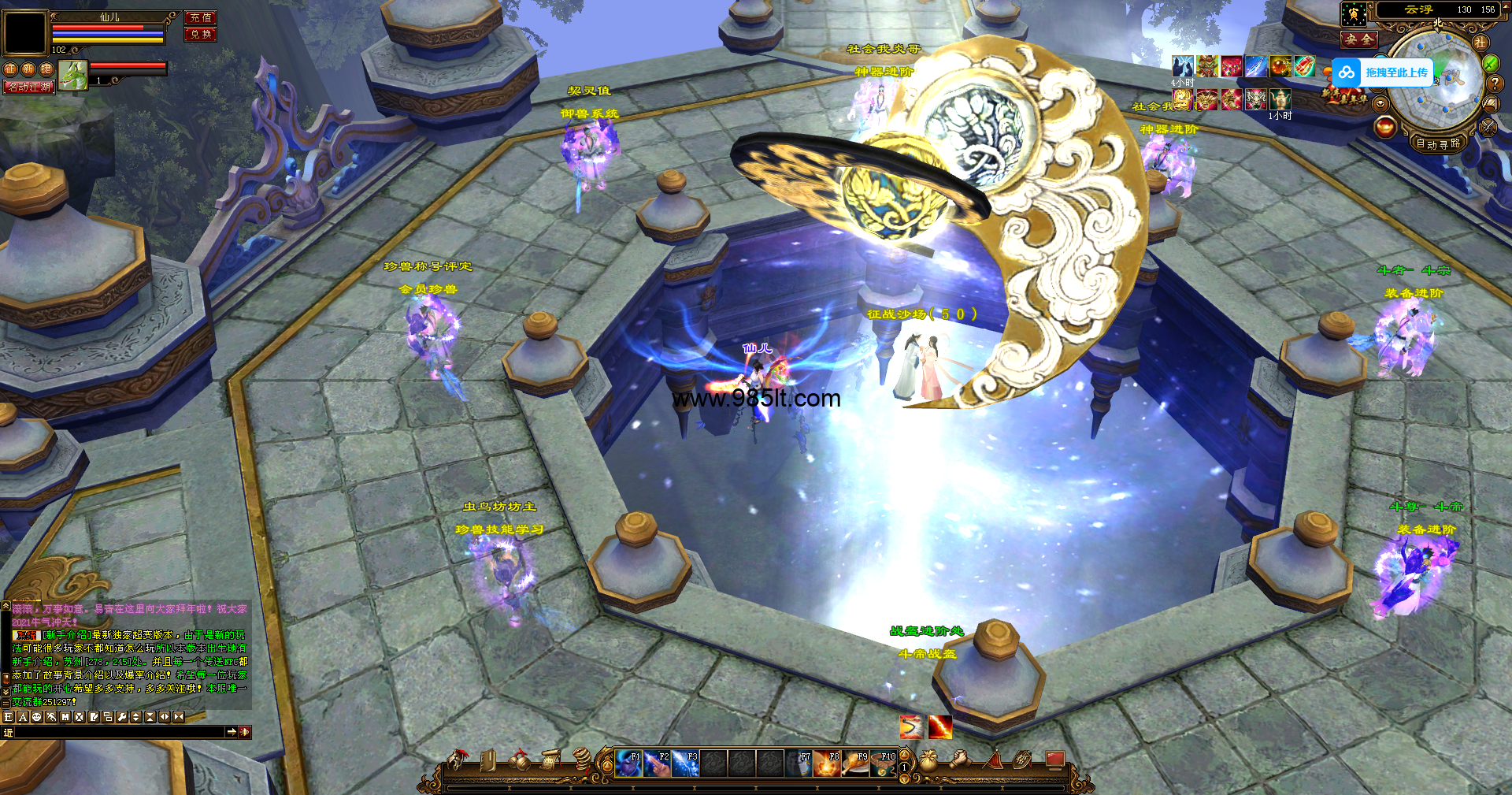Open the question mark help button
1512x795 pixels.
click(x=1496, y=83)
